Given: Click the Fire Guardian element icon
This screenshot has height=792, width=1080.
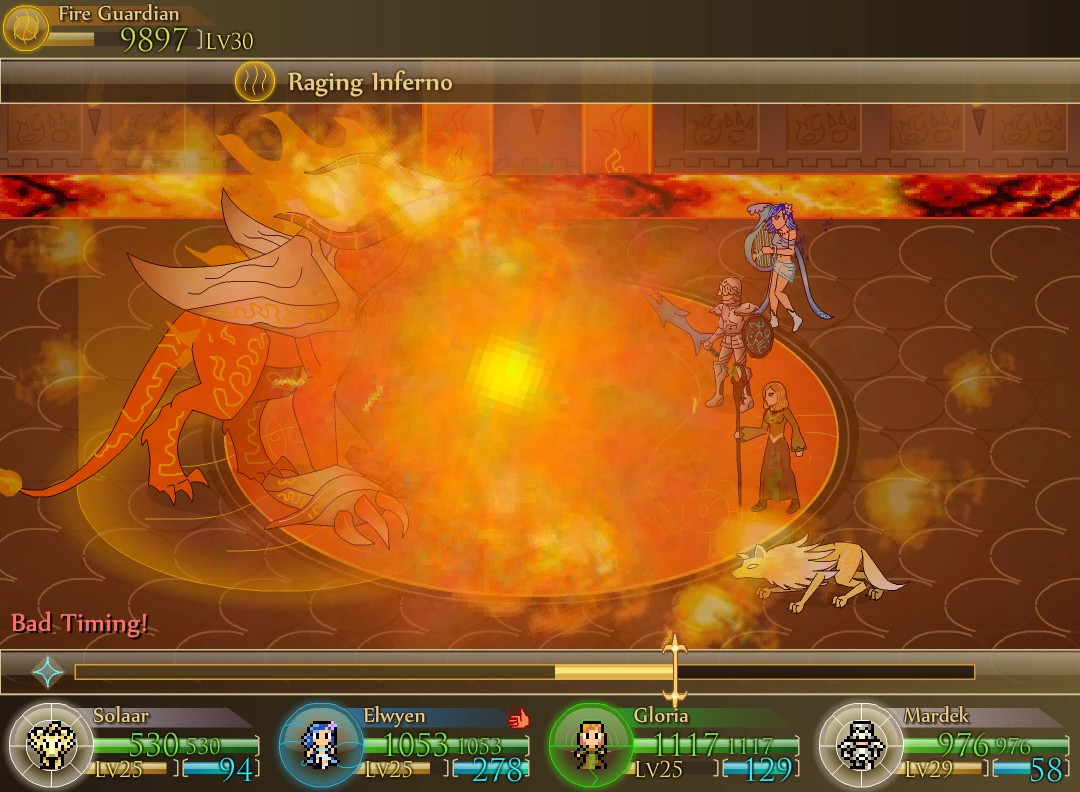Looking at the screenshot, I should (26, 27).
